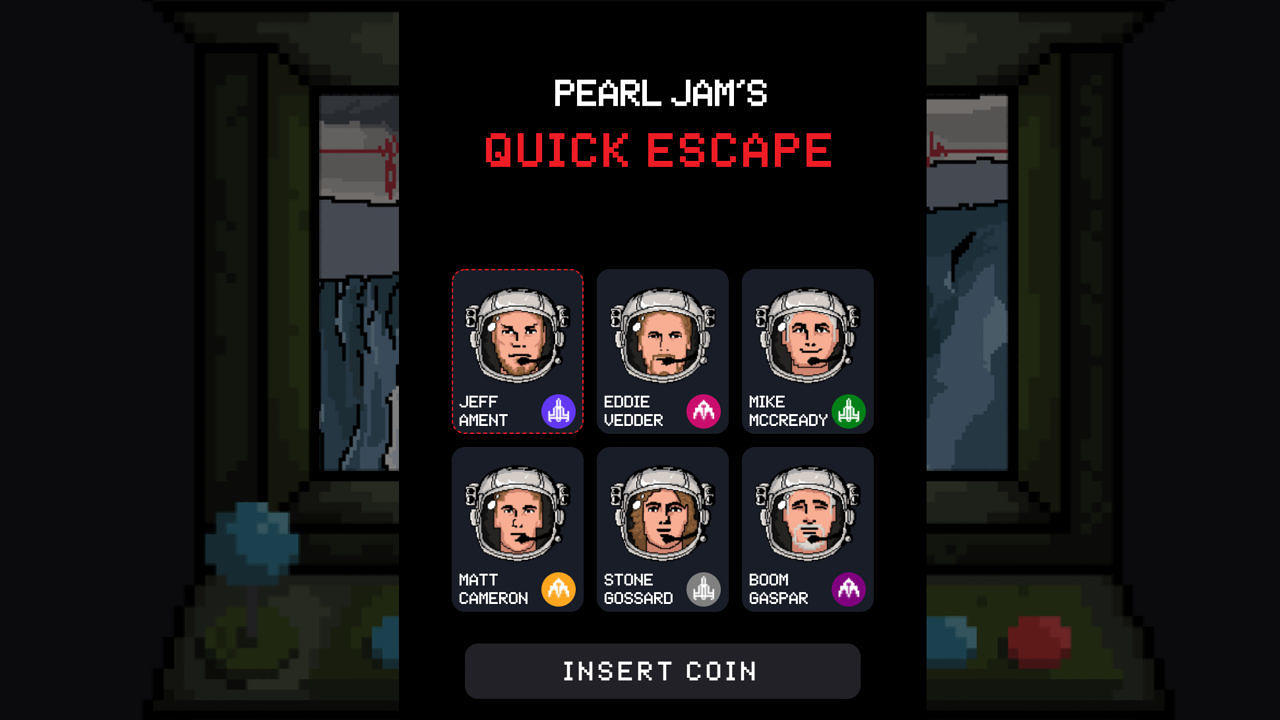This screenshot has width=1280, height=720.
Task: Click the pink ship icon beside Eddie Vedder
Action: coord(703,409)
